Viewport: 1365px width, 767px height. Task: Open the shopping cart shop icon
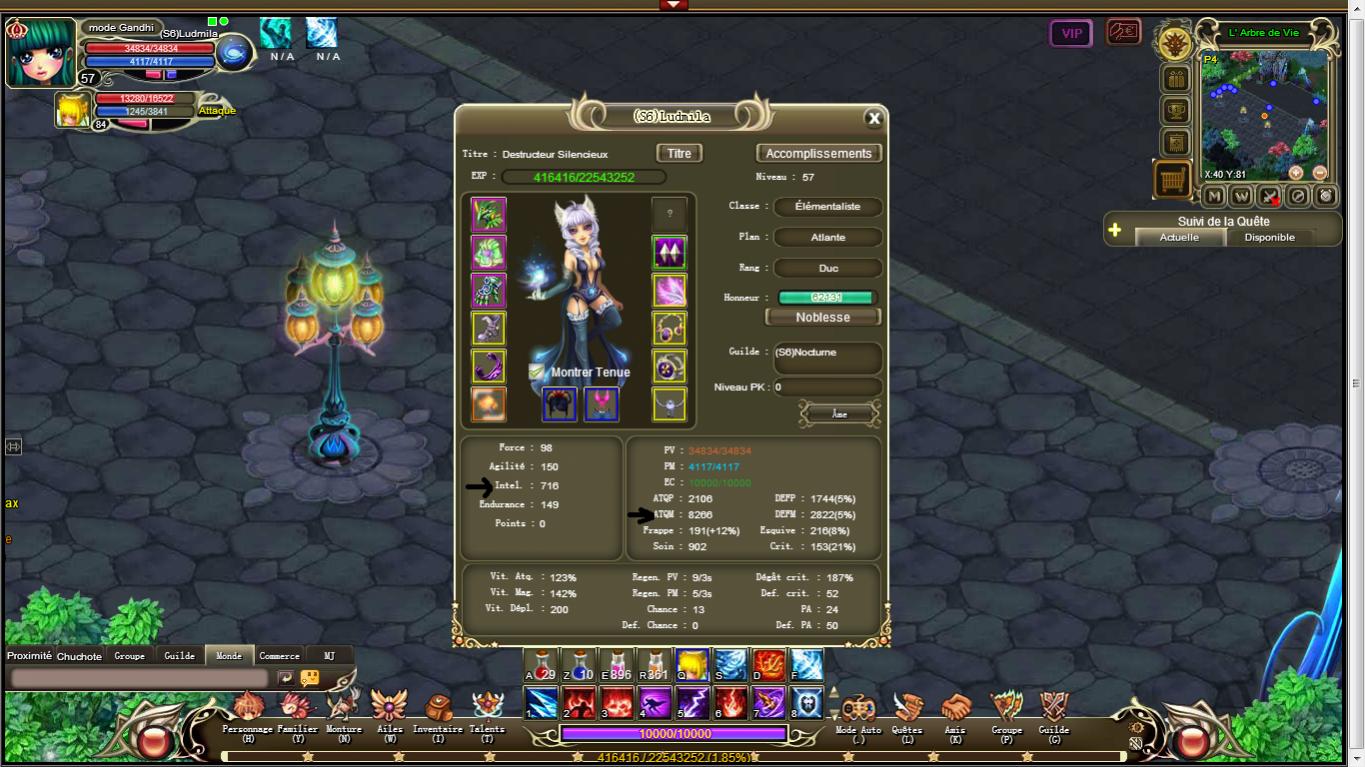point(1172,180)
